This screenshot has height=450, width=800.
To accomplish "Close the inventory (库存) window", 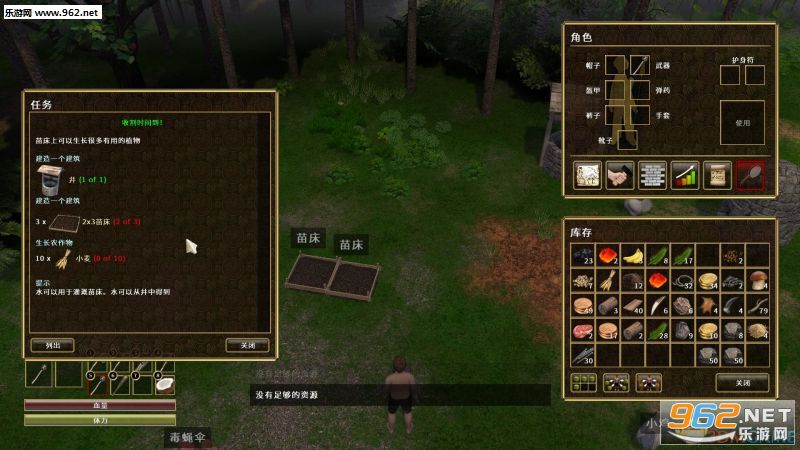I will point(741,381).
